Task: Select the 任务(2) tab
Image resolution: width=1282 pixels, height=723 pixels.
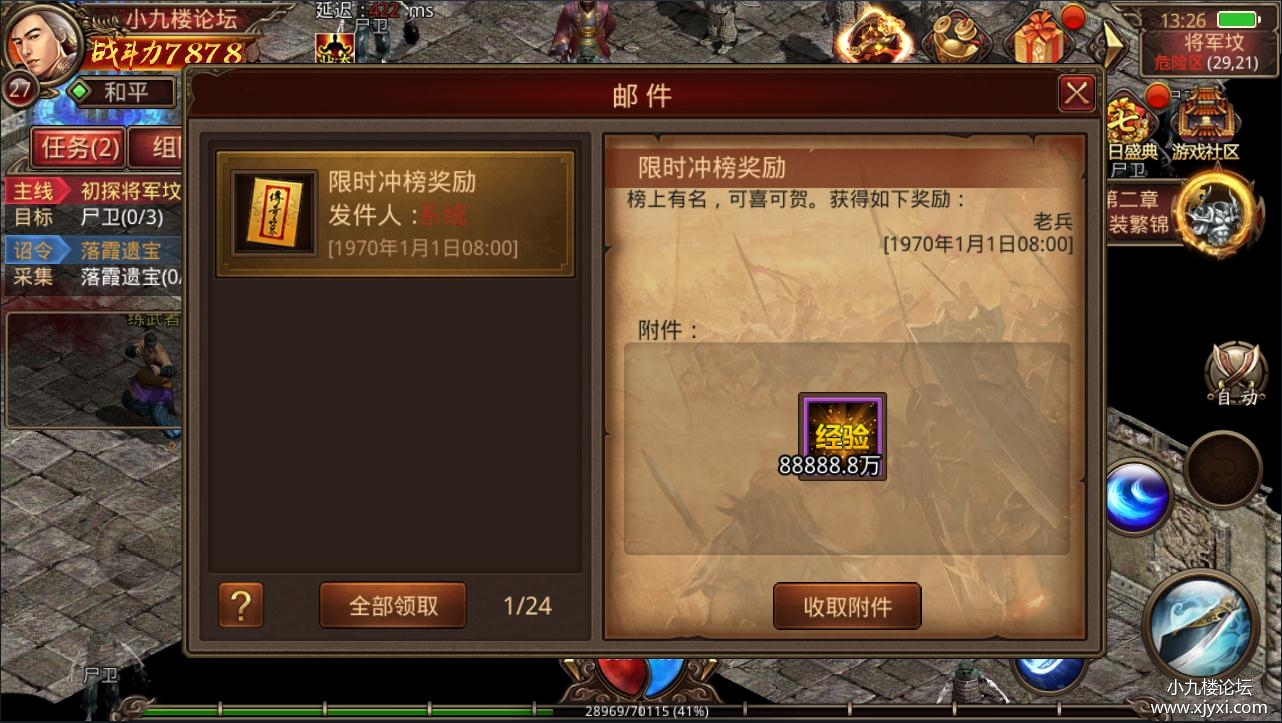Action: [x=78, y=147]
